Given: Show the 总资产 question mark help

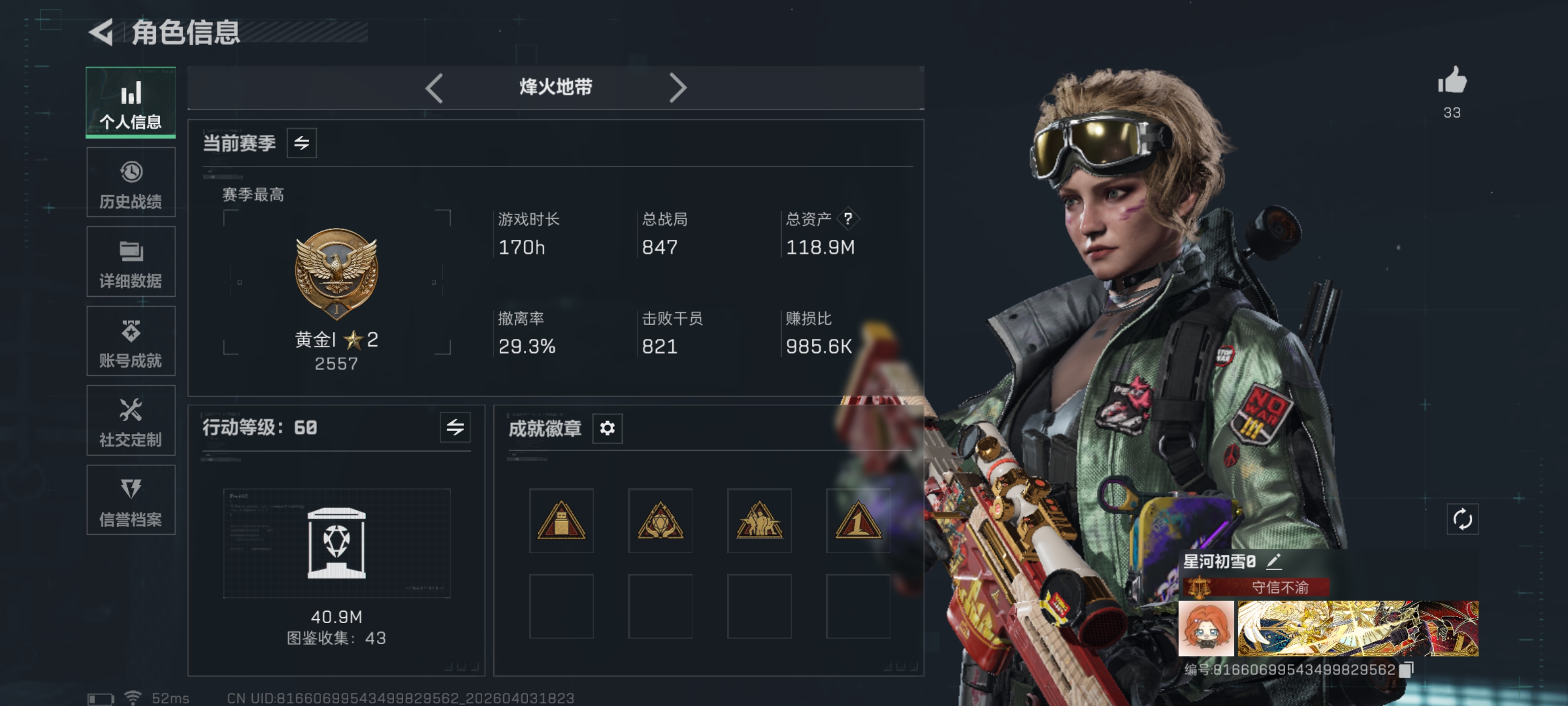Looking at the screenshot, I should 848,219.
